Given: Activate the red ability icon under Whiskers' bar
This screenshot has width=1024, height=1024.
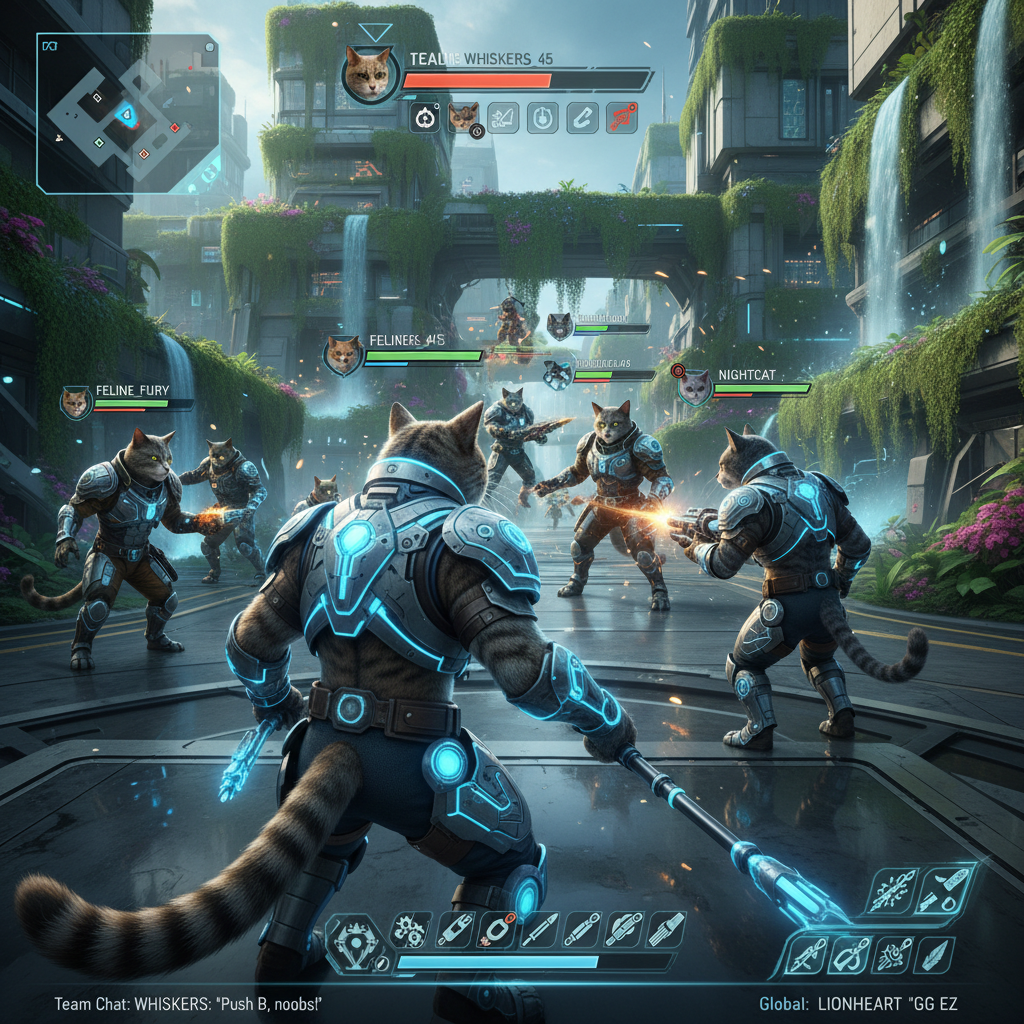Looking at the screenshot, I should [621, 118].
